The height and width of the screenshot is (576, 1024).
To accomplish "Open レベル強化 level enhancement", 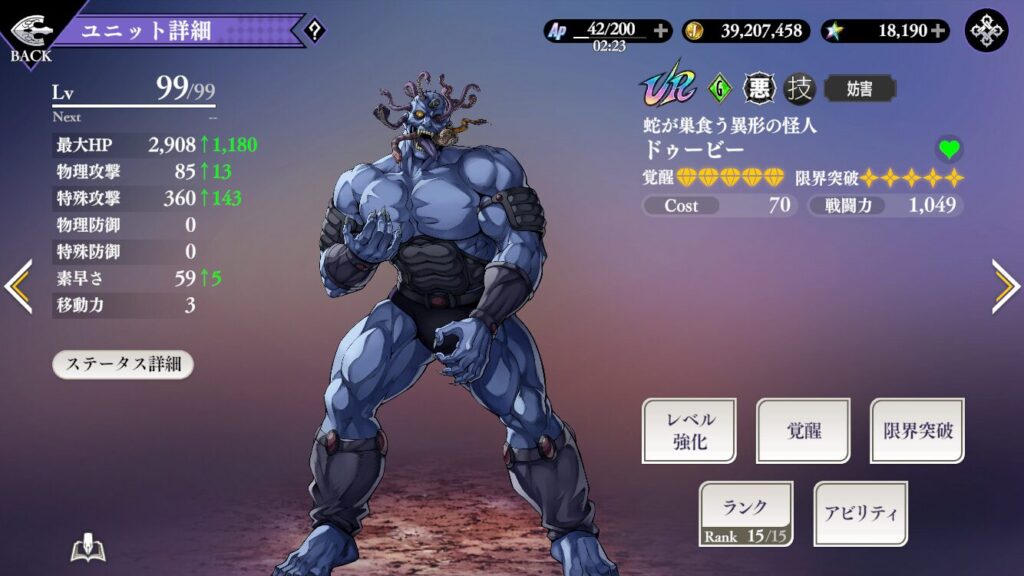I will click(688, 431).
